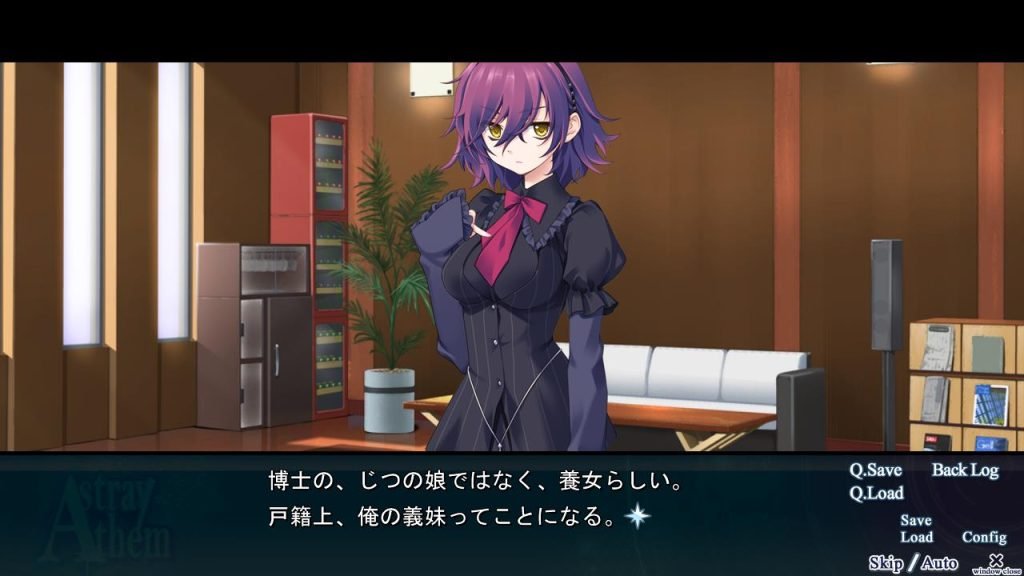Image resolution: width=1024 pixels, height=576 pixels.
Task: Hide the text window with window close
Action: tap(995, 563)
